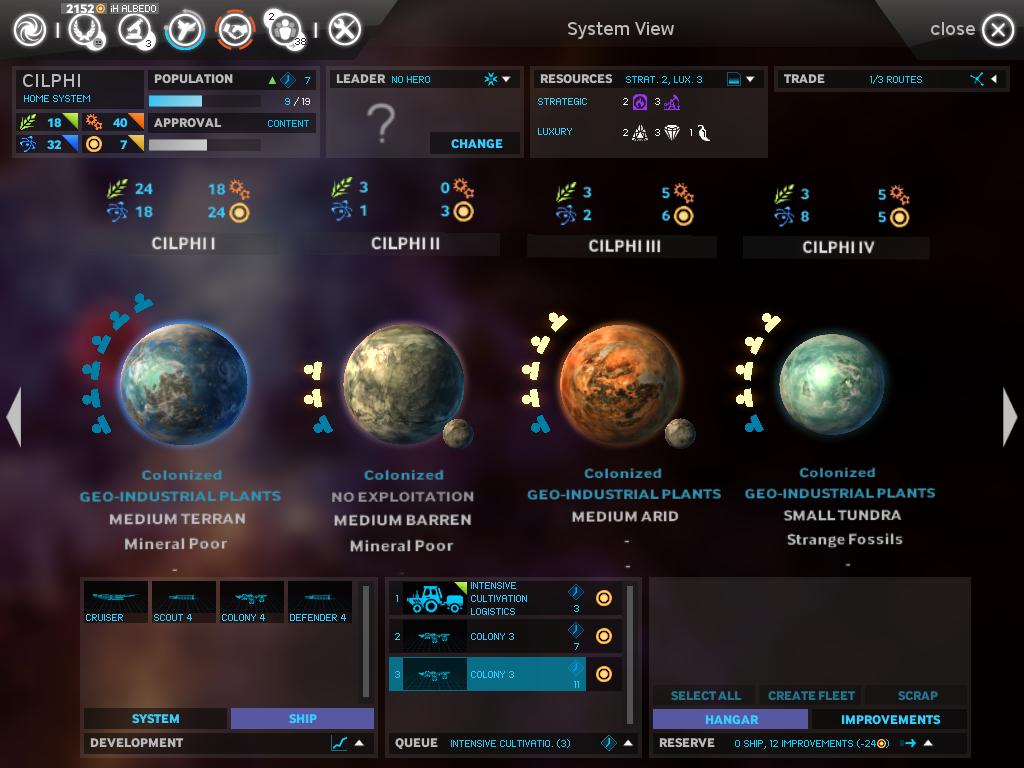The width and height of the screenshot is (1024, 768).
Task: Choose the Scout 4 ship design
Action: click(x=183, y=602)
